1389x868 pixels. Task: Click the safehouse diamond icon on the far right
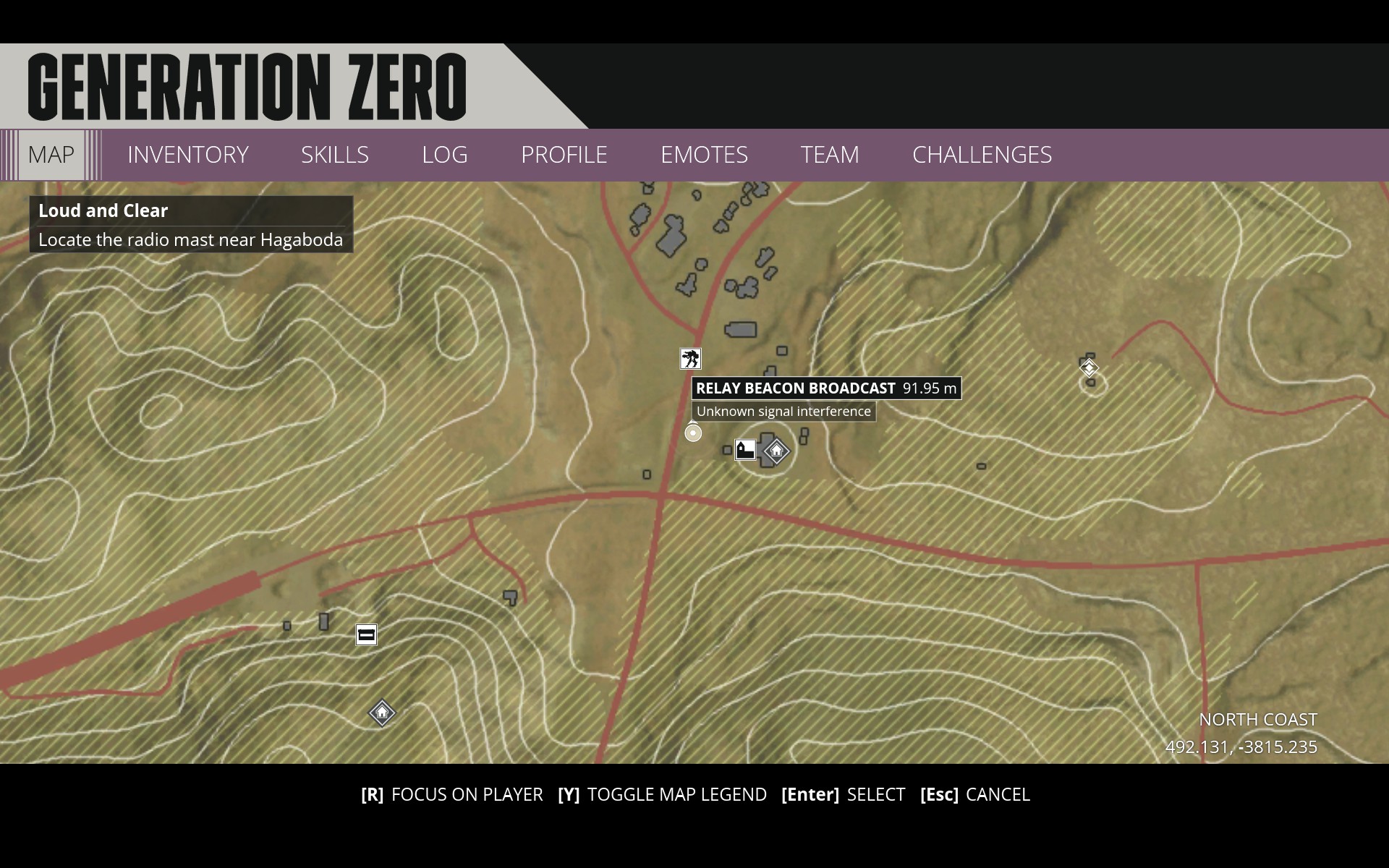[1089, 367]
